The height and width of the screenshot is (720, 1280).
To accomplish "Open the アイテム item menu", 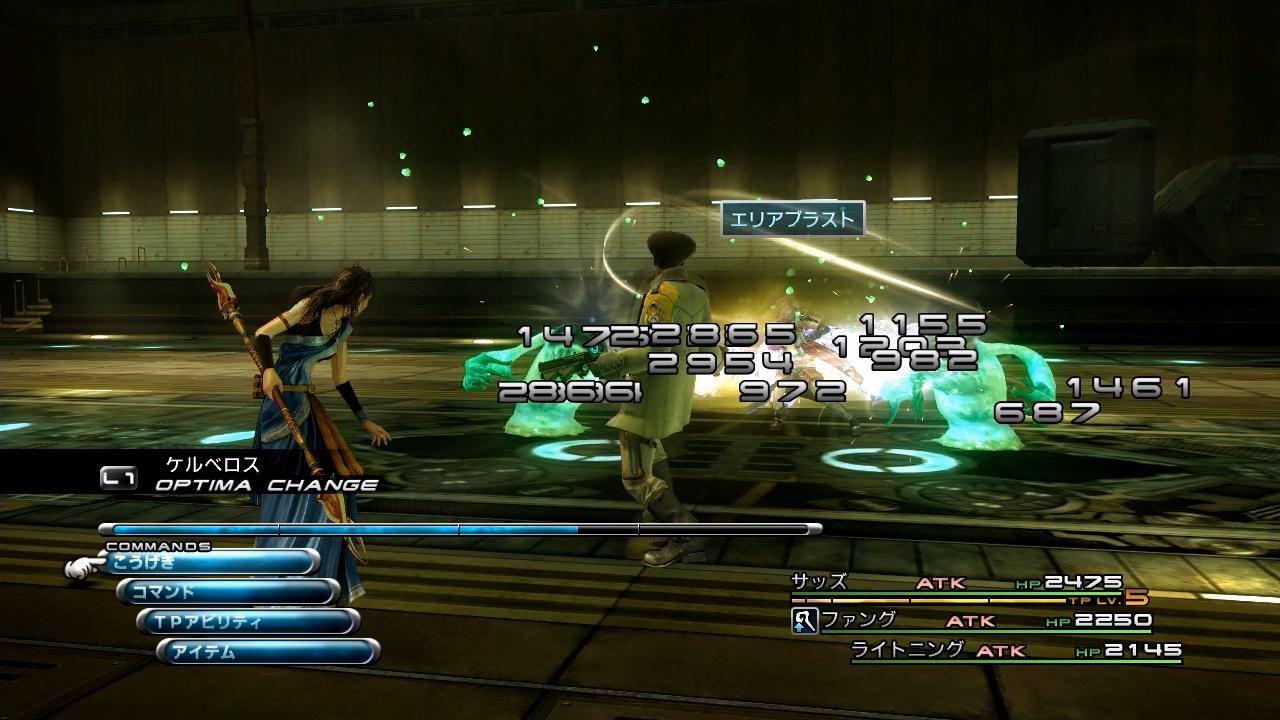I will coord(270,653).
